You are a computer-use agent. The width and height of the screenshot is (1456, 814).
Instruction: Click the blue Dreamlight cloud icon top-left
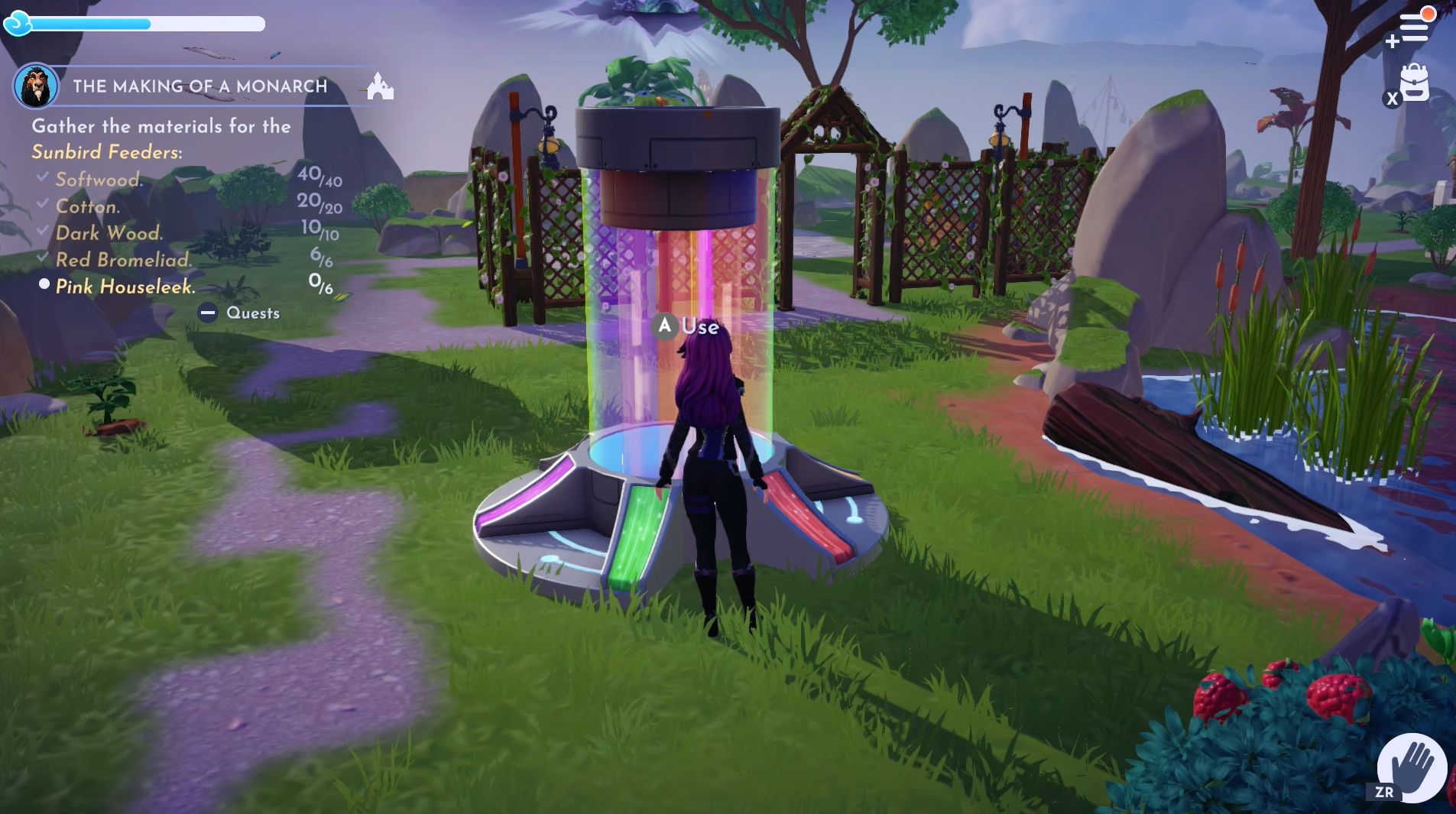pos(17,24)
